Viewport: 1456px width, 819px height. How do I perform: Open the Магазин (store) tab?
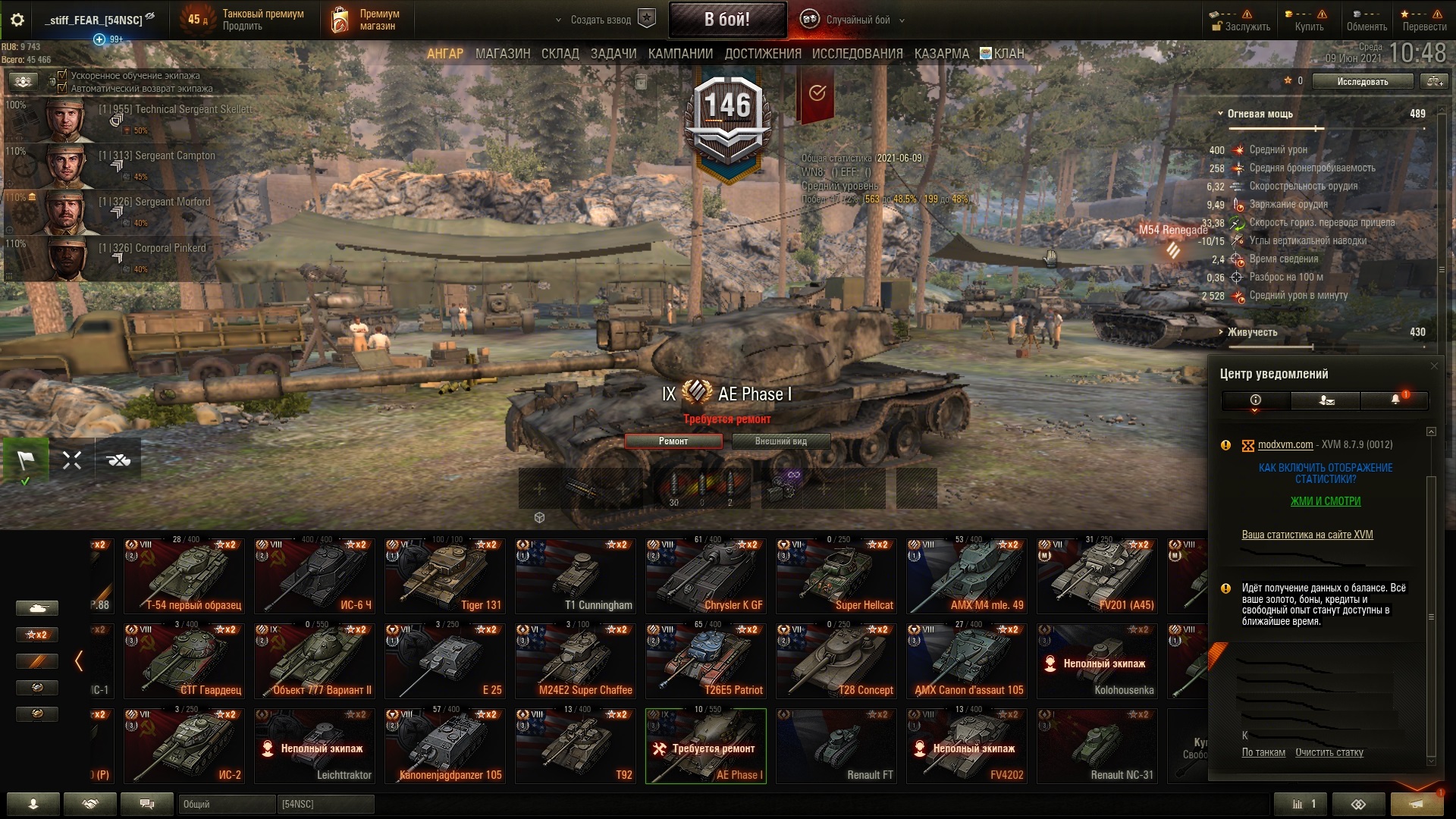pos(502,54)
